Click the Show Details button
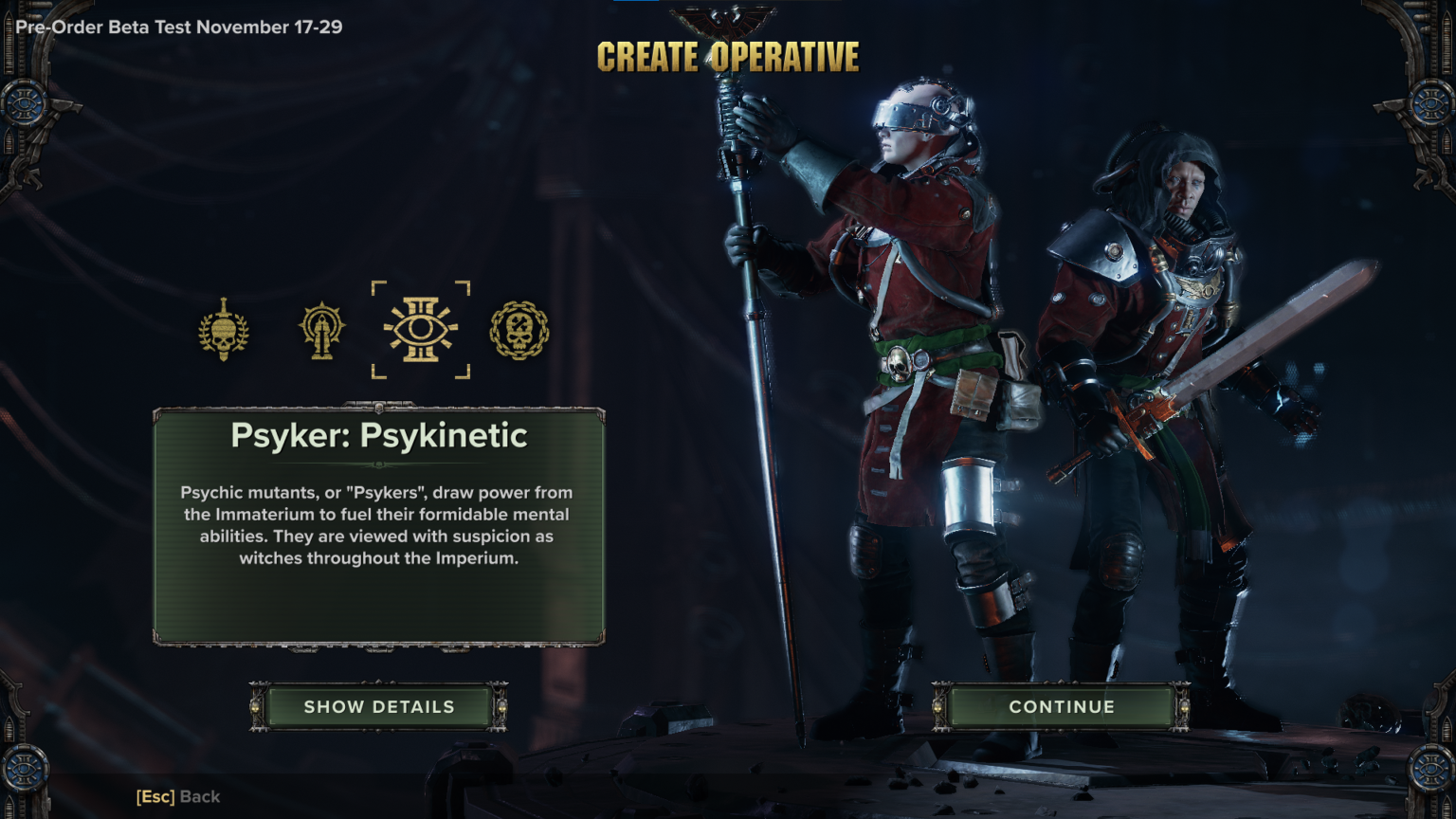1456x819 pixels. tap(379, 707)
